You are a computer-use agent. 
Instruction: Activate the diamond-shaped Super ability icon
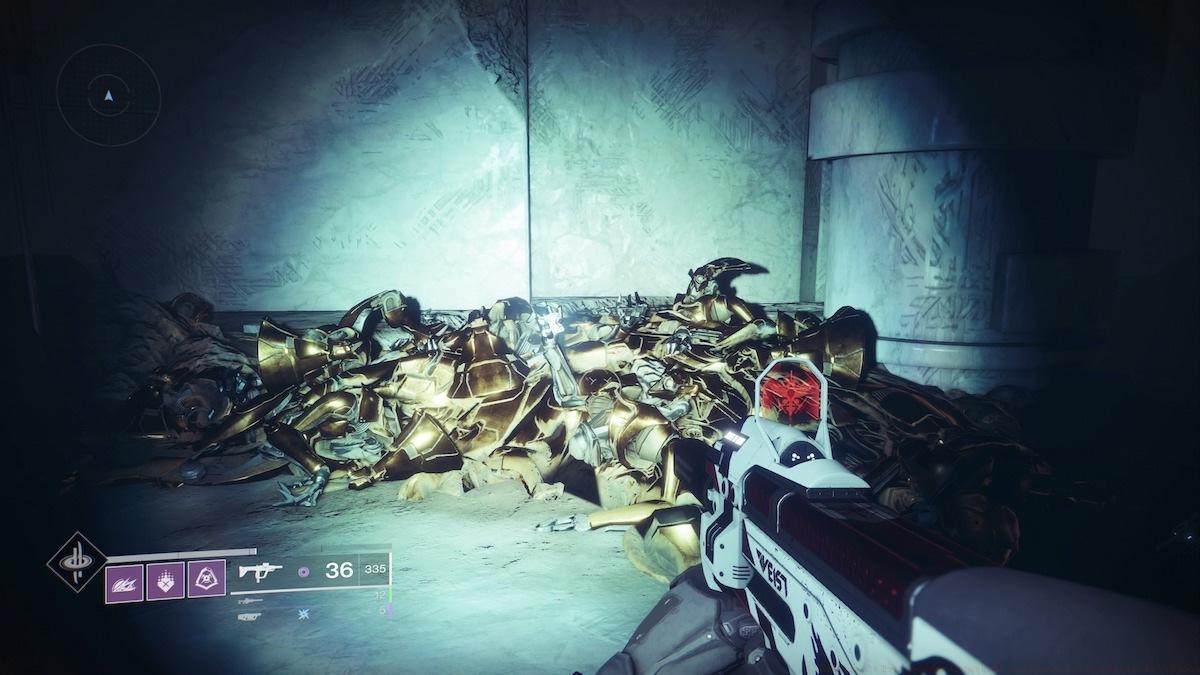[77, 561]
